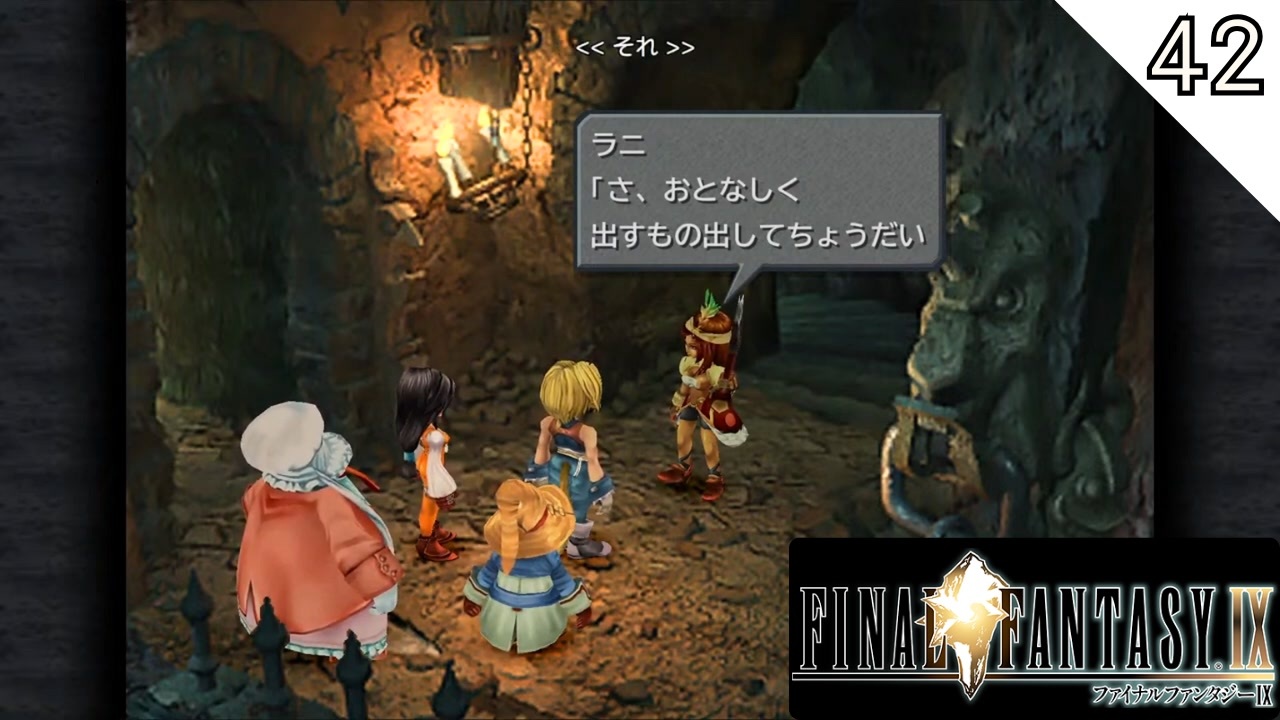Click the << それ >> location label
Viewport: 1280px width, 720px height.
pyautogui.click(x=637, y=46)
